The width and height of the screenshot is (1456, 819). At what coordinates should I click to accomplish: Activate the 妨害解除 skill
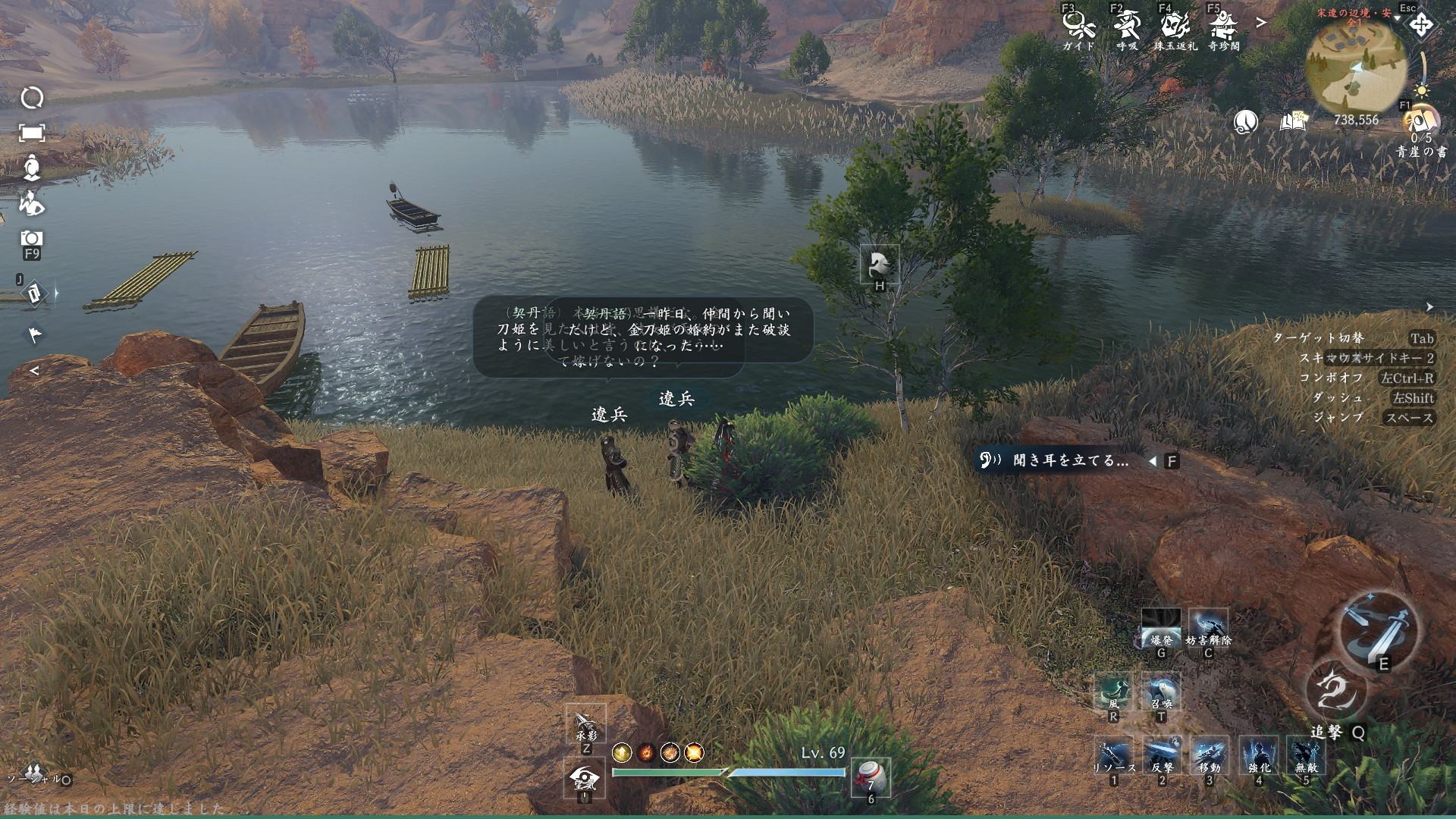click(x=1208, y=628)
